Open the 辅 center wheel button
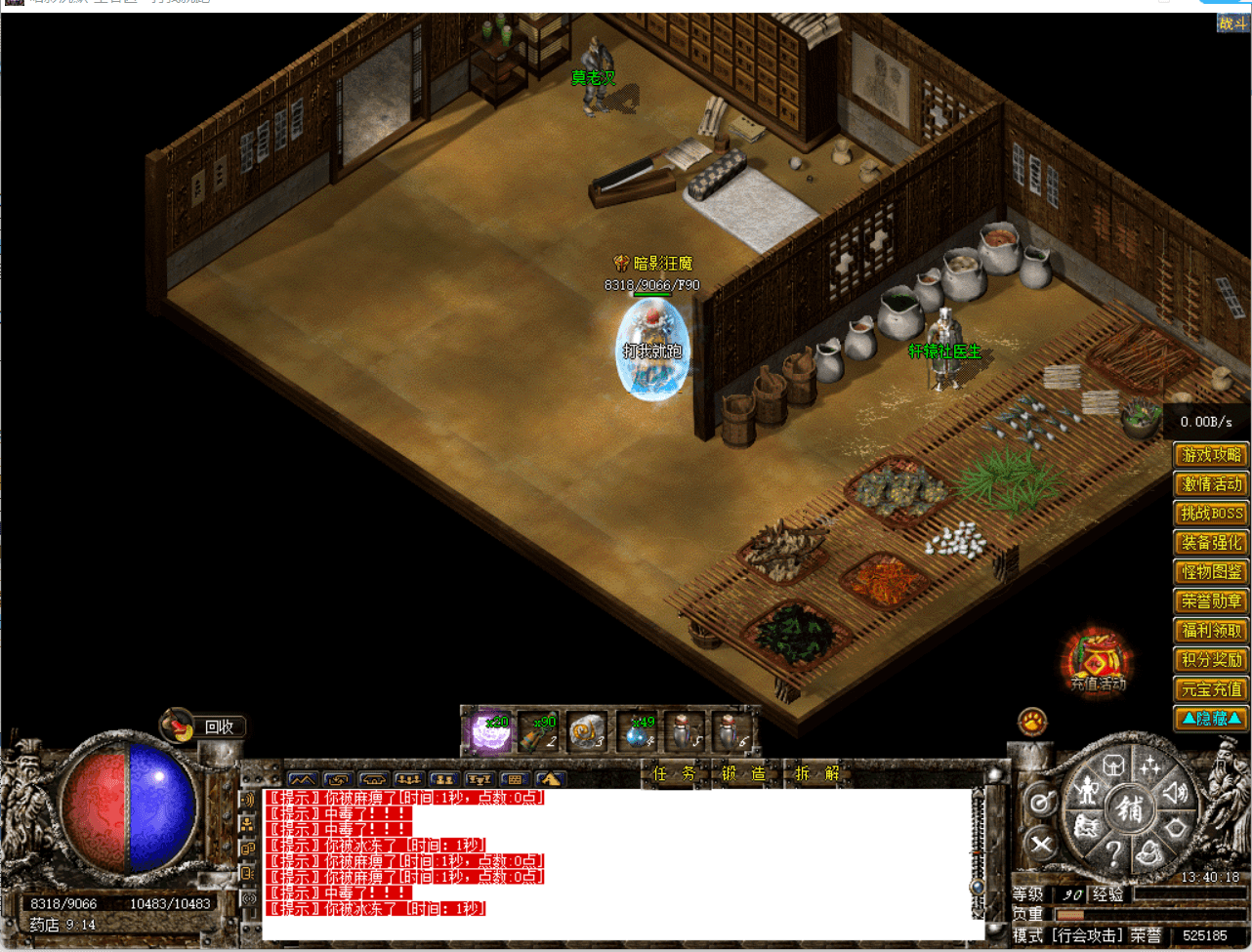 click(x=1130, y=808)
